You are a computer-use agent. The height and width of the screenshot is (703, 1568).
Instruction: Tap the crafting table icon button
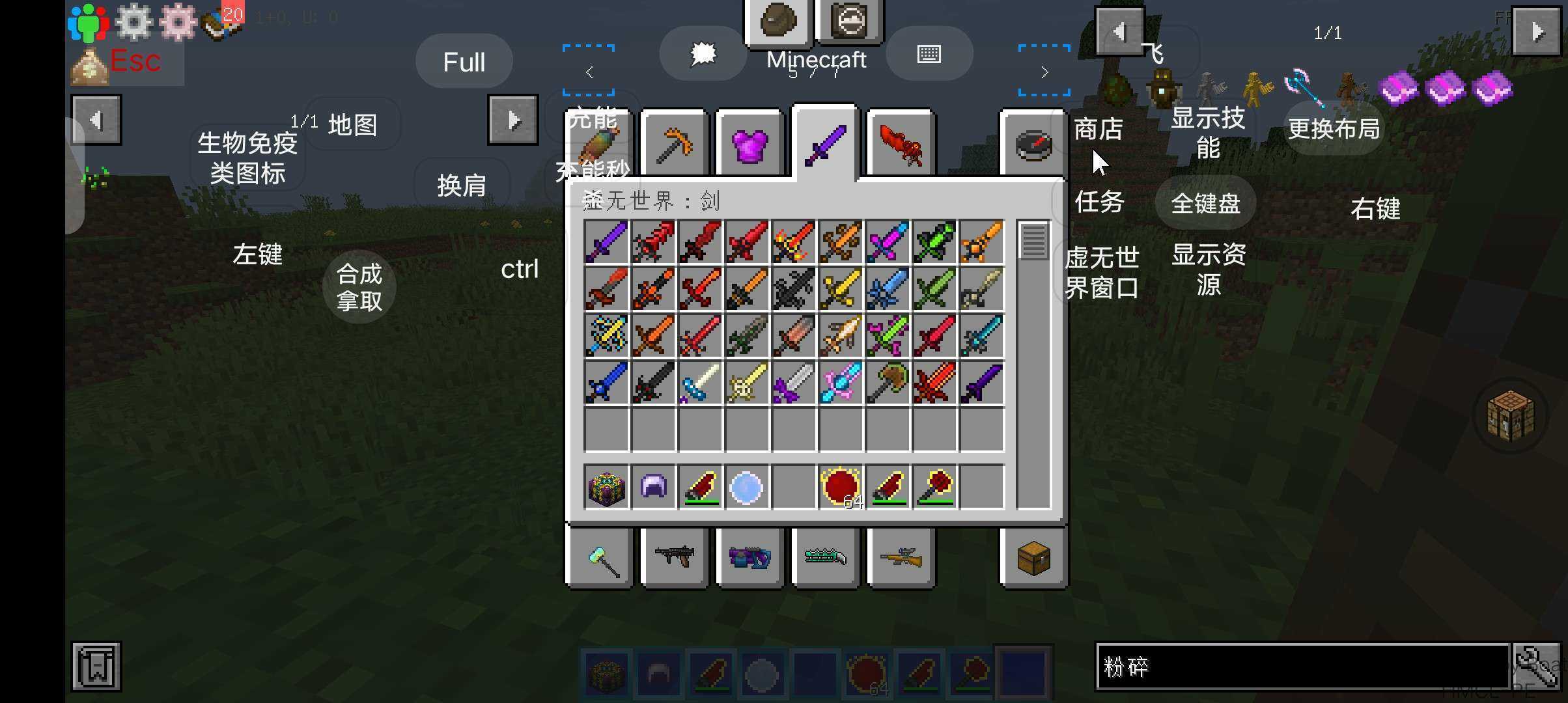tap(1511, 415)
